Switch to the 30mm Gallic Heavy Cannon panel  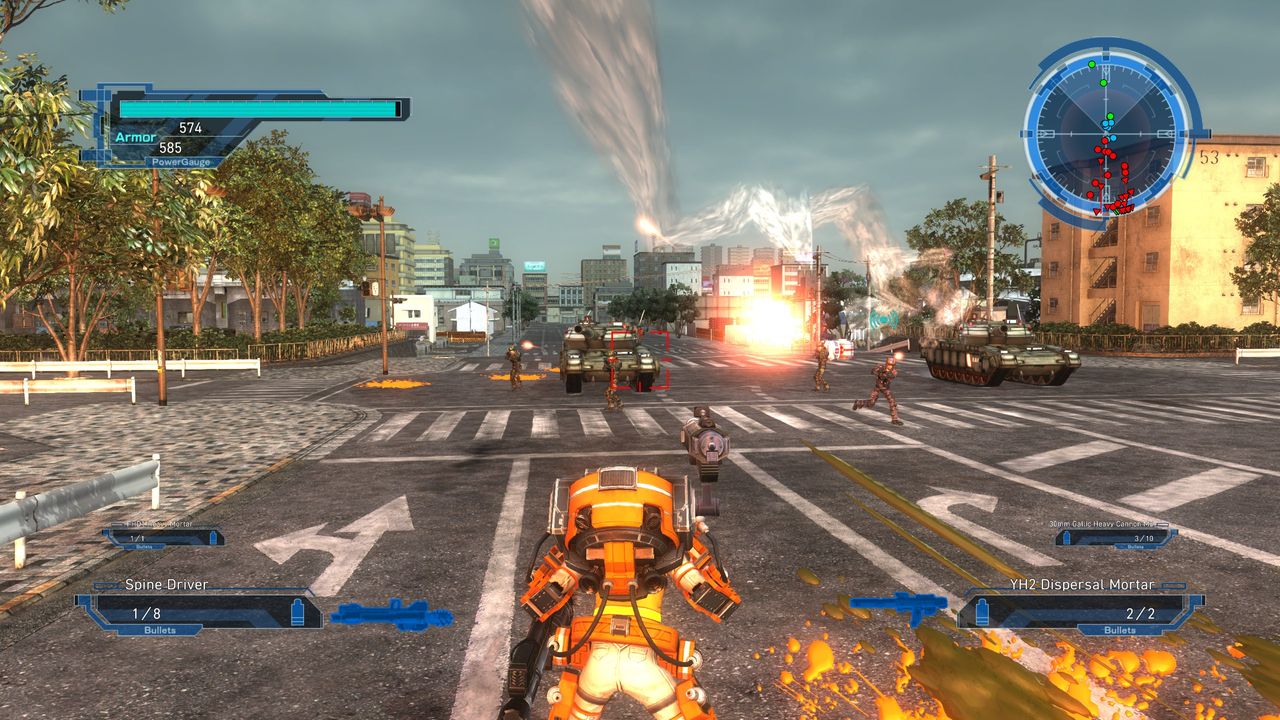(1115, 536)
